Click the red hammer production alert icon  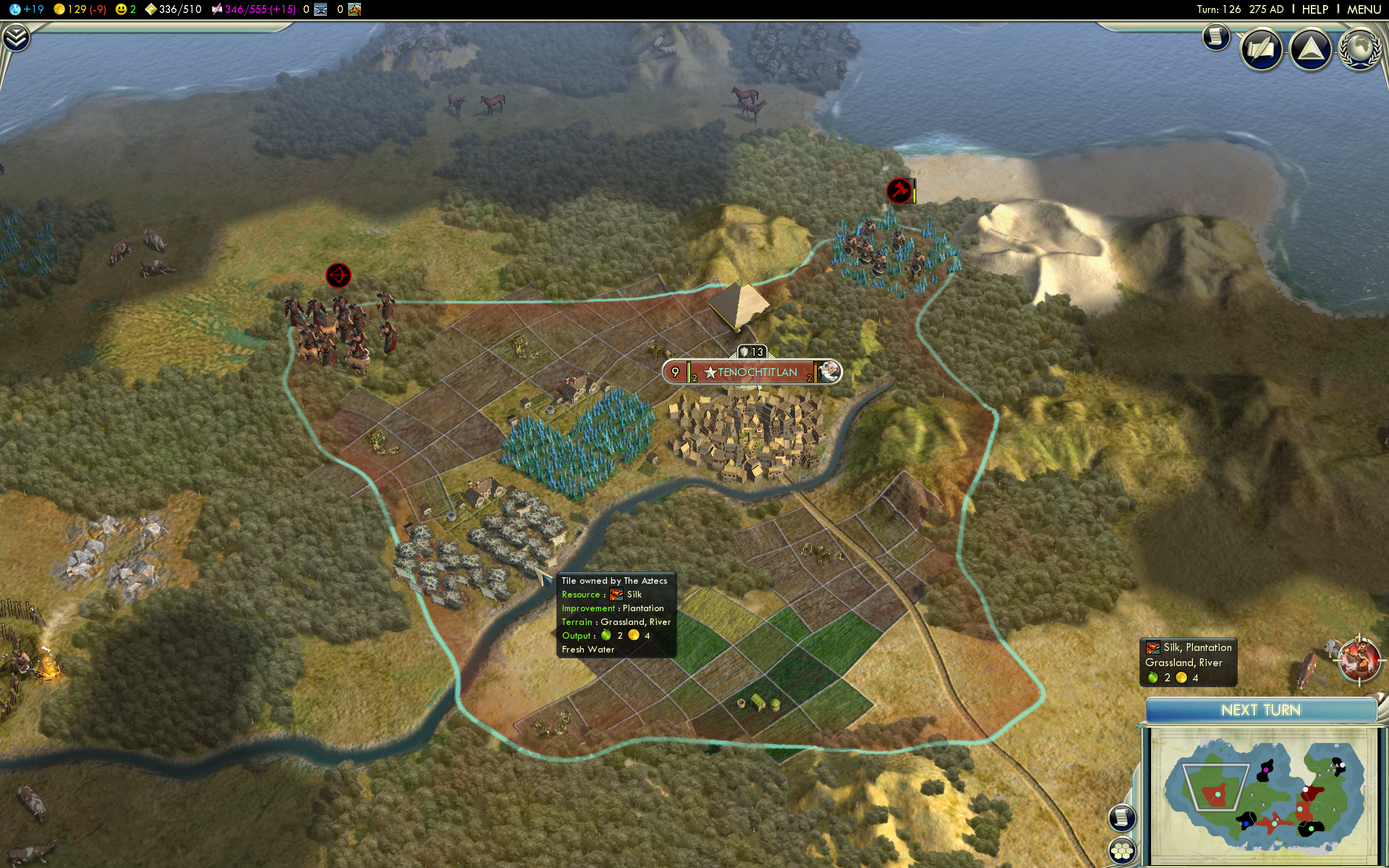[x=898, y=192]
